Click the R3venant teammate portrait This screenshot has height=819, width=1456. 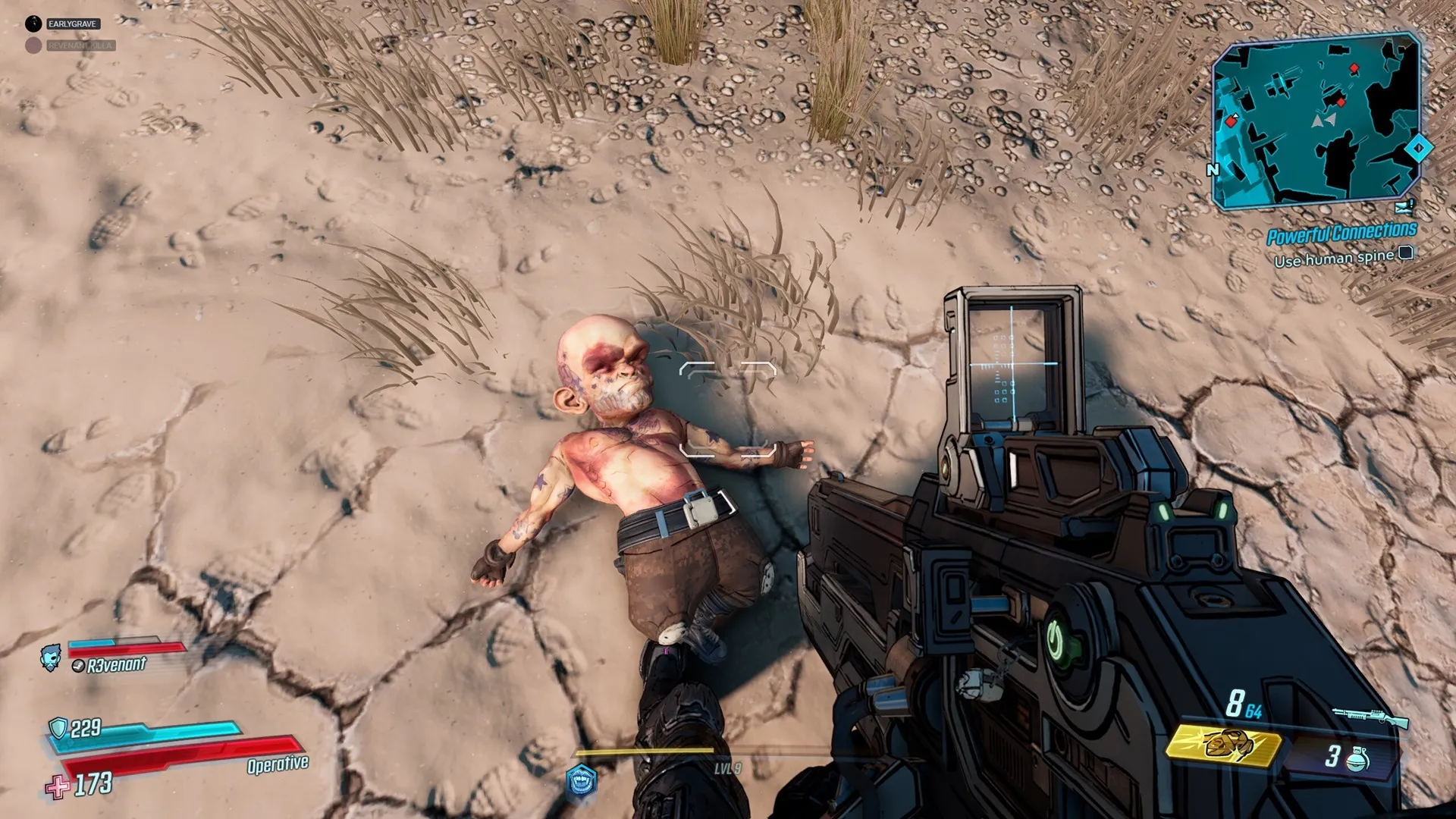(51, 657)
